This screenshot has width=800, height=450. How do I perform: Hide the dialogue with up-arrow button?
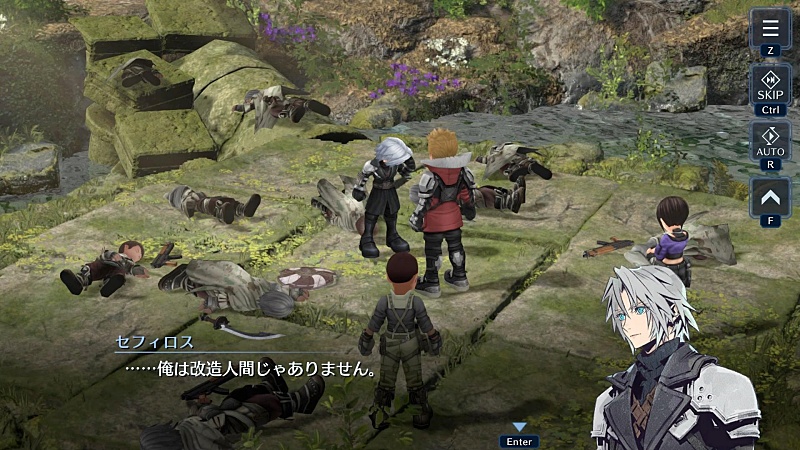(x=770, y=197)
